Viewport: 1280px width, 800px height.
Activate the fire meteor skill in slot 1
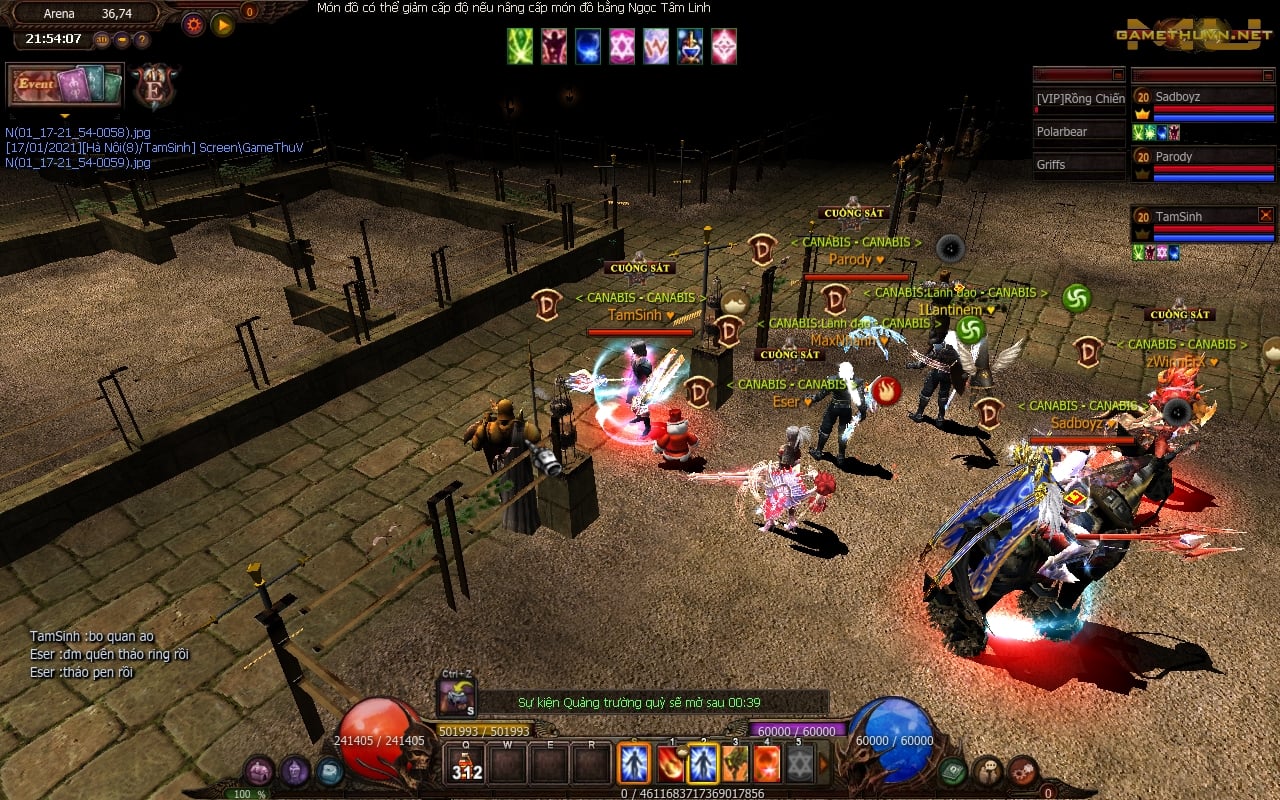[x=670, y=765]
